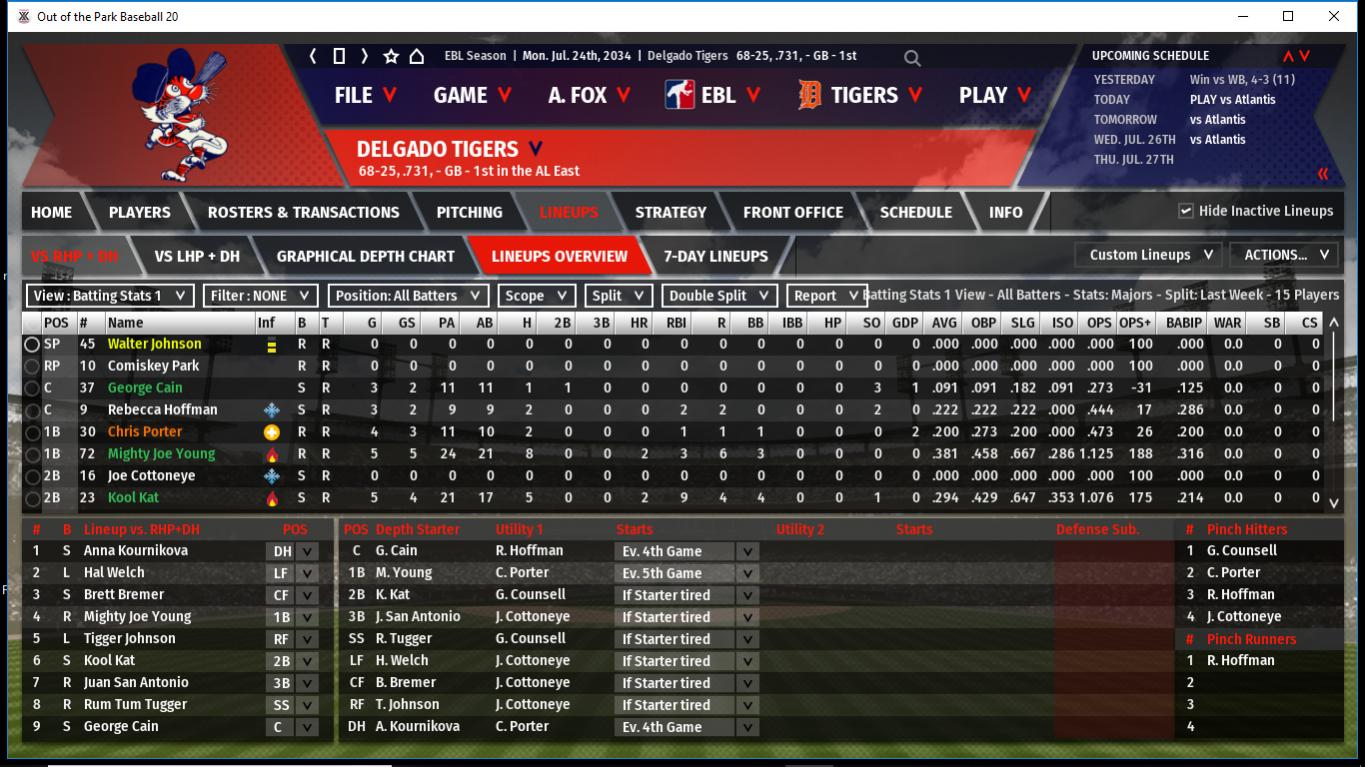Select the Mighty Joe Young stats row
The height and width of the screenshot is (767, 1365).
(161, 454)
